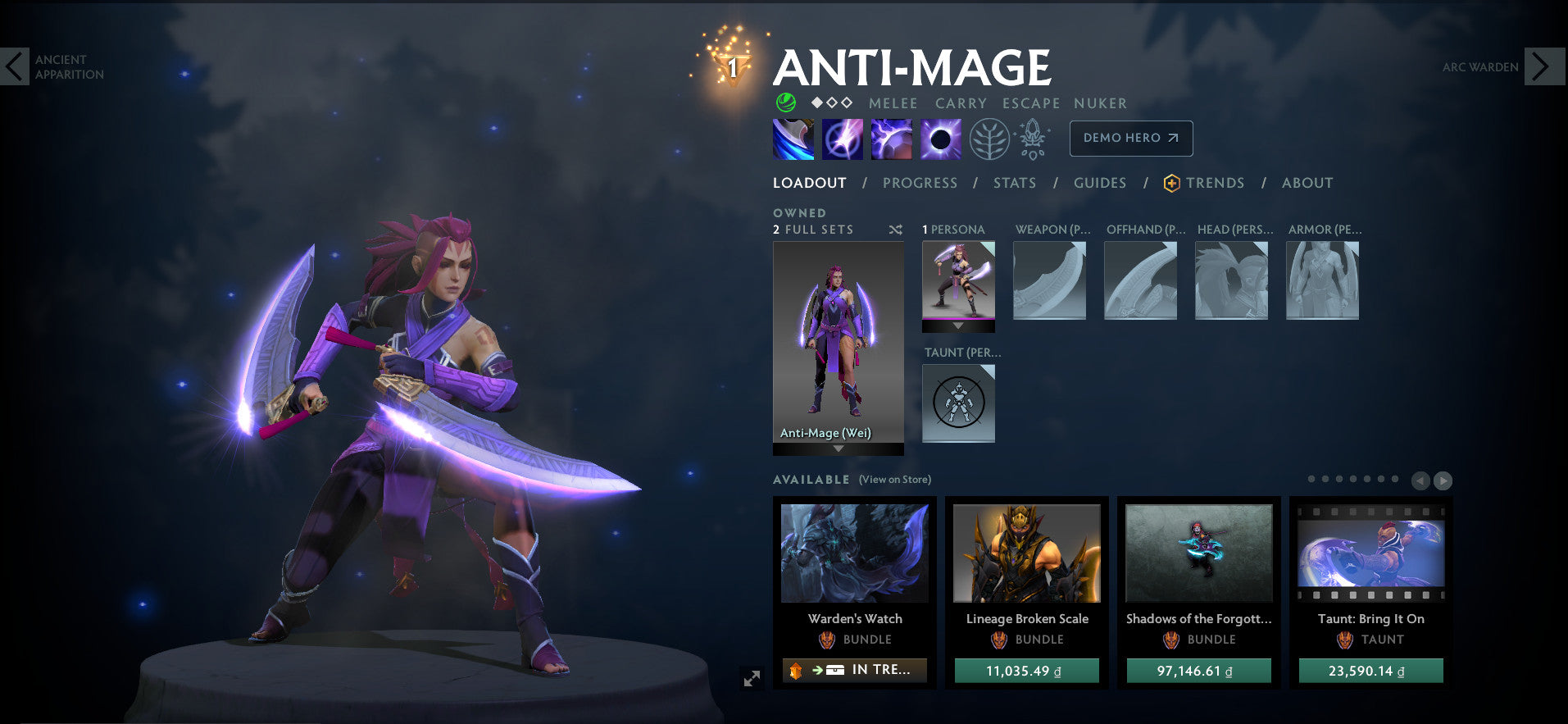The height and width of the screenshot is (724, 1568).
Task: Click the Aghanim's upgrades icon
Action: click(x=1033, y=139)
